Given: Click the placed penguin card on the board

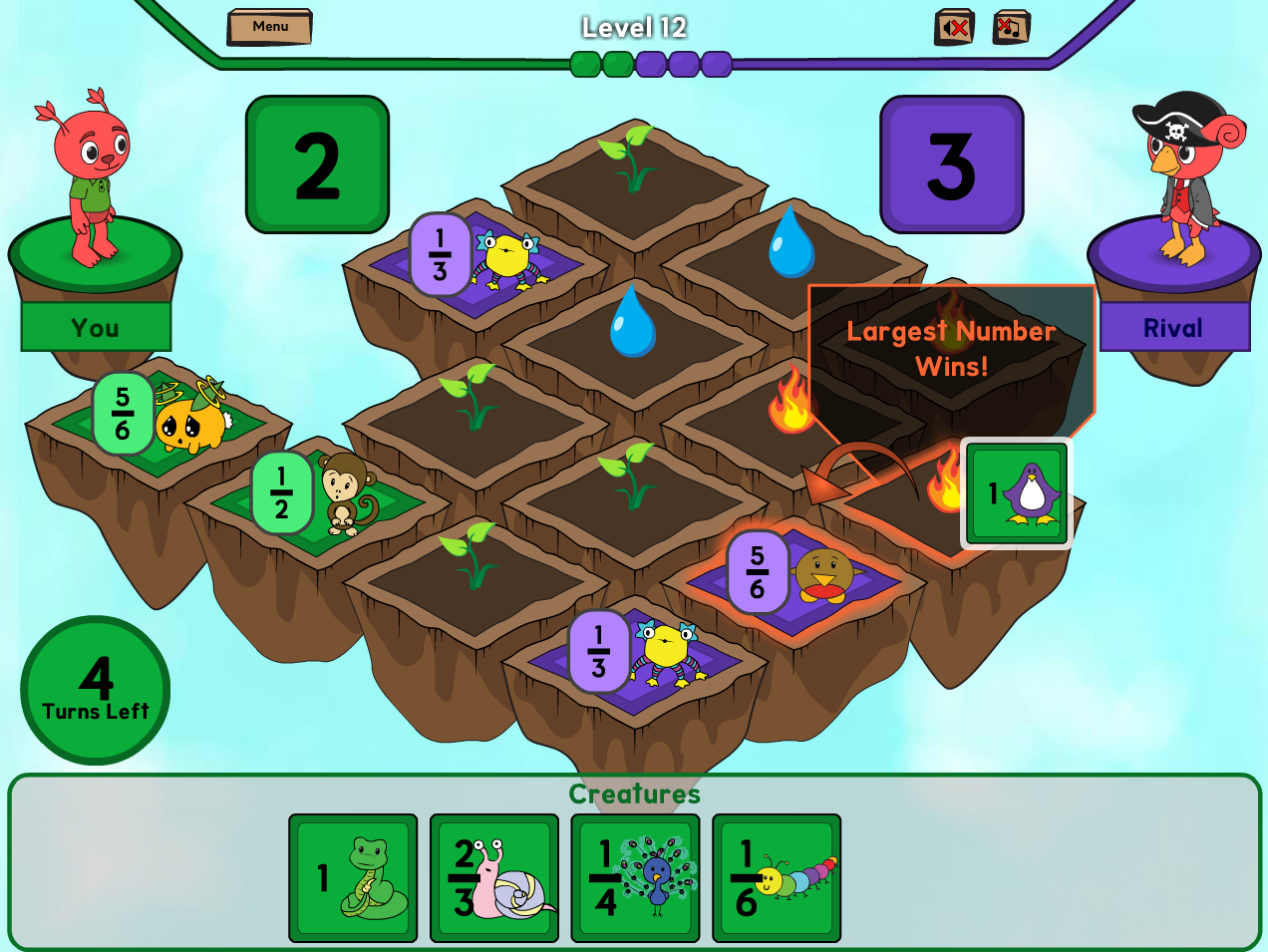Looking at the screenshot, I should (x=1017, y=493).
